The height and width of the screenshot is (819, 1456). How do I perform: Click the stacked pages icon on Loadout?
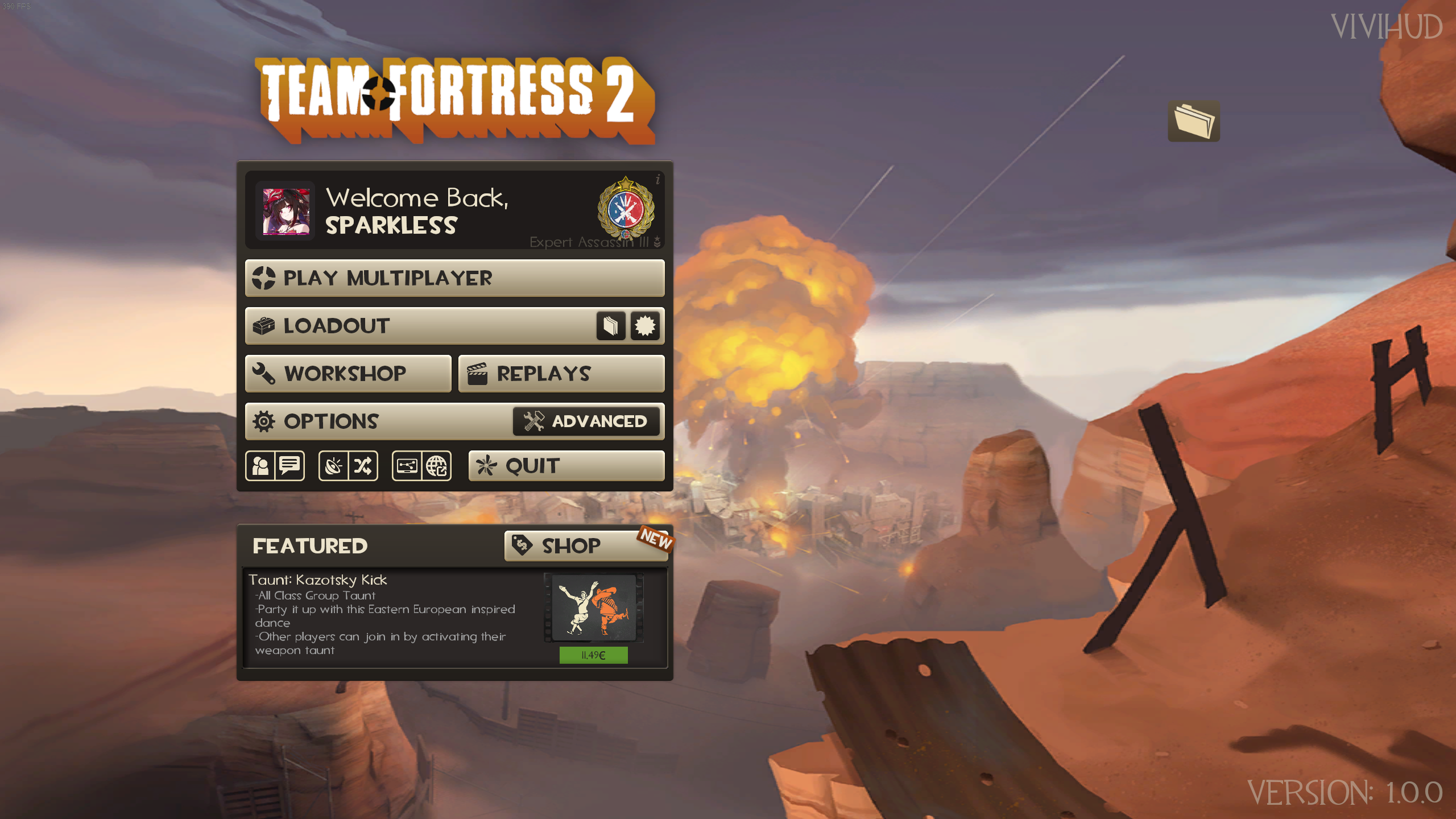click(611, 326)
